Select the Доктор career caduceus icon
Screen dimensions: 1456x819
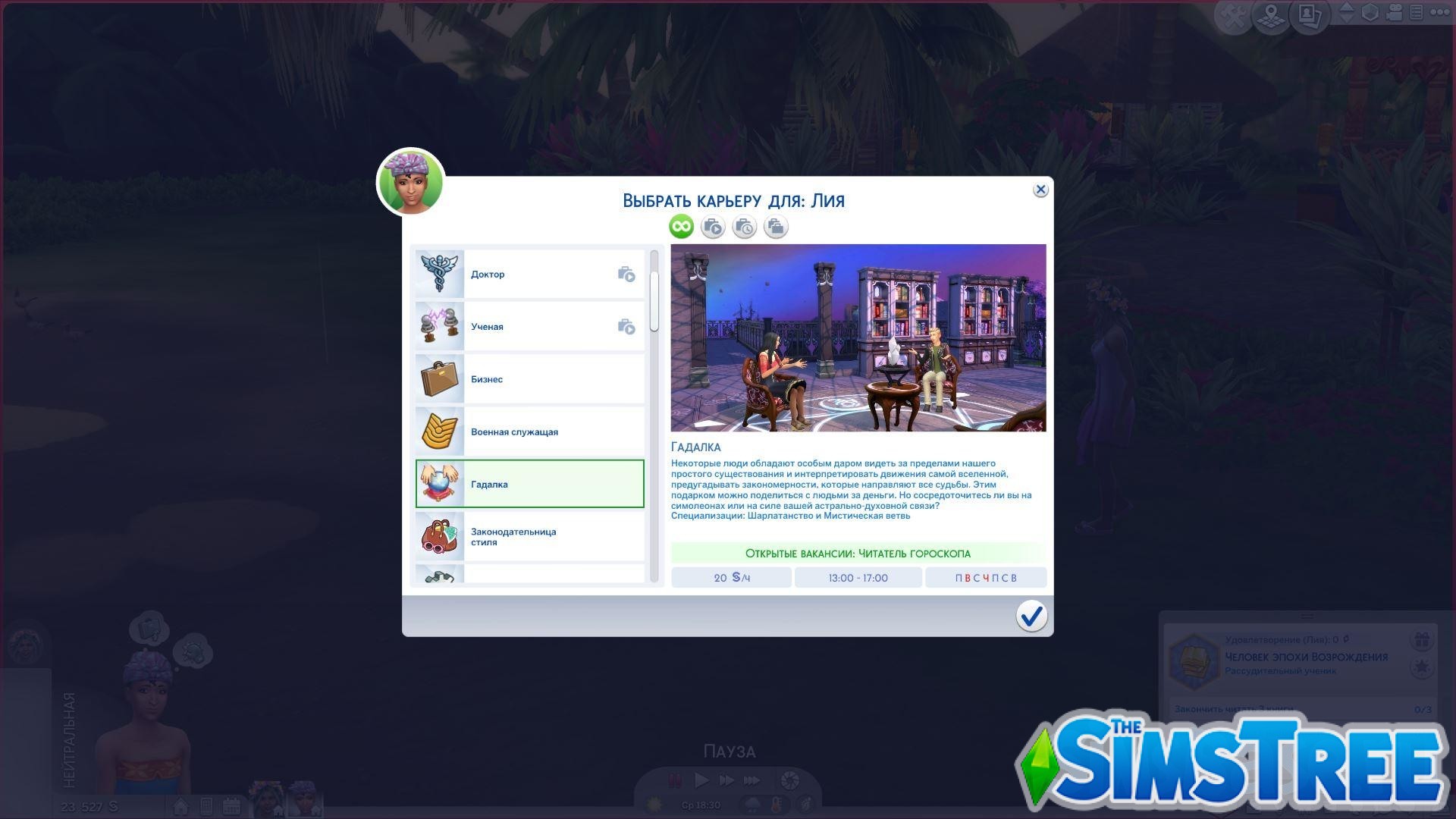[440, 274]
